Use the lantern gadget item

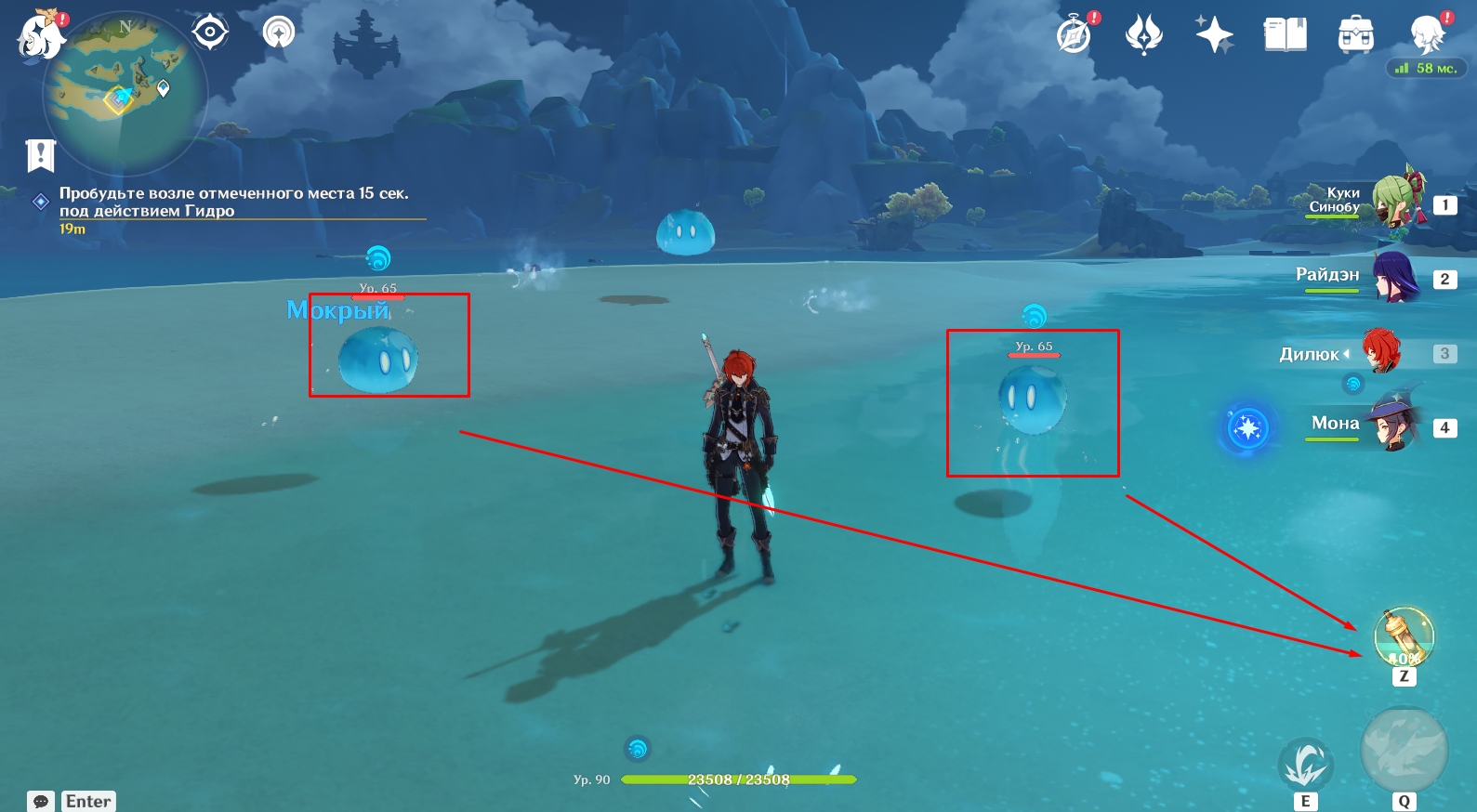[x=1404, y=637]
